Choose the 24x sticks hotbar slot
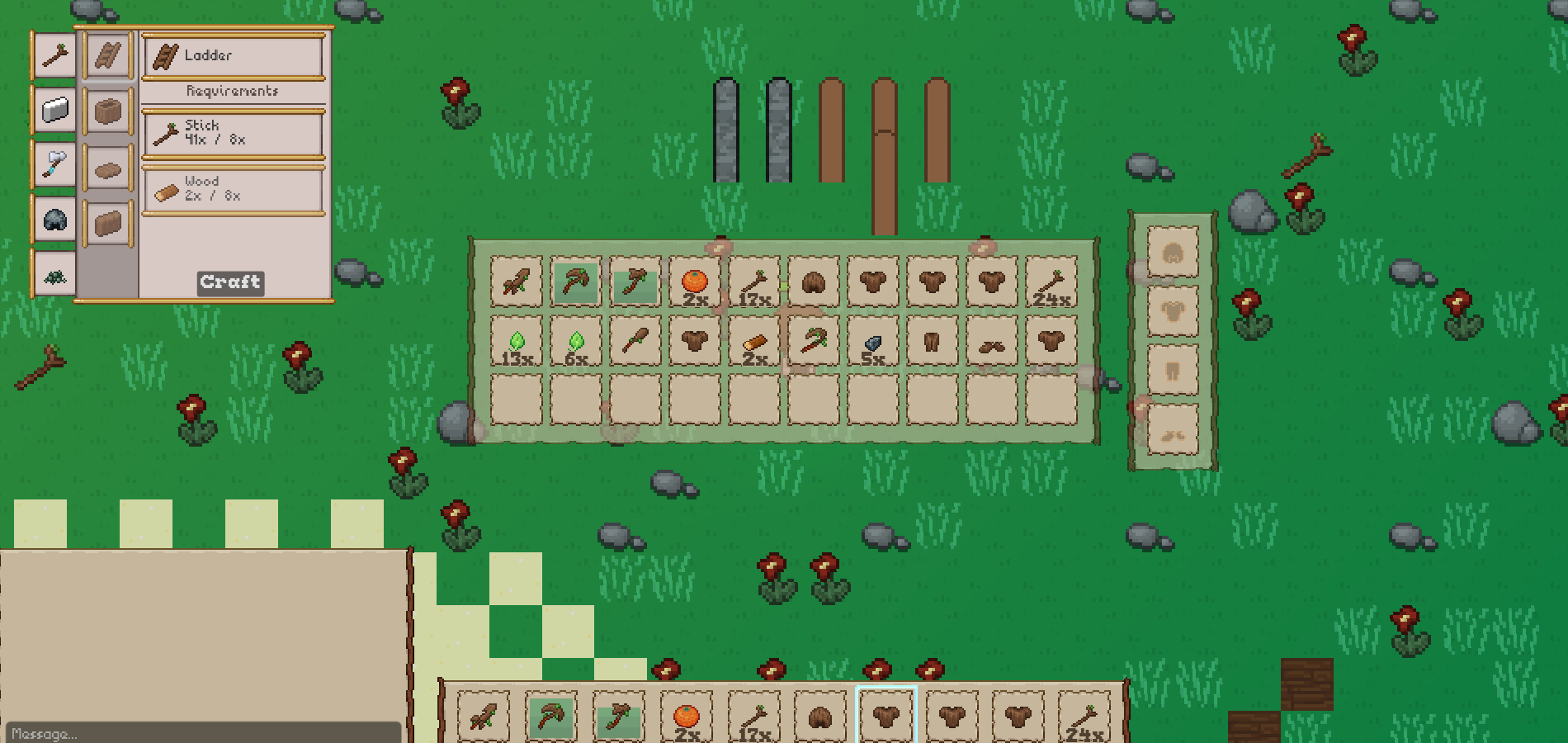 coord(1084,716)
